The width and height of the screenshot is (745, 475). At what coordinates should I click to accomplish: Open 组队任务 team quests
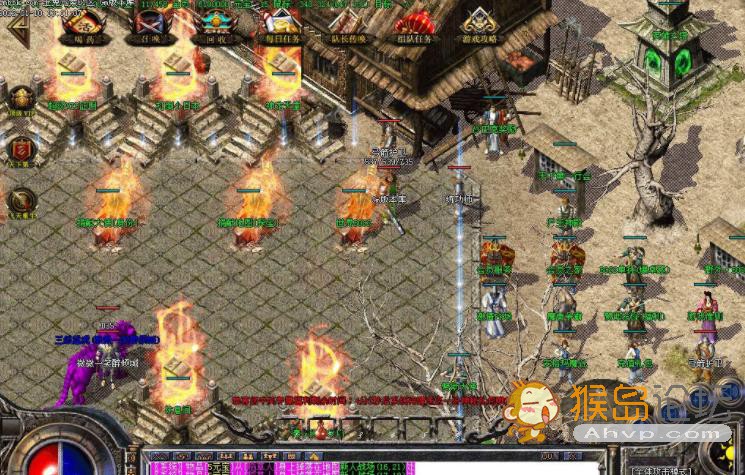[x=414, y=26]
